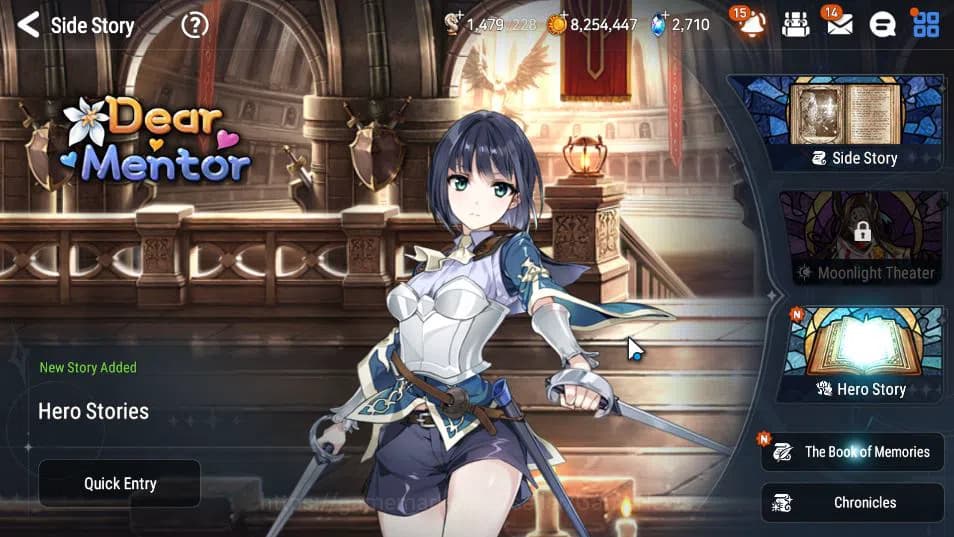Open the bell notifications
The height and width of the screenshot is (537, 954).
point(752,25)
